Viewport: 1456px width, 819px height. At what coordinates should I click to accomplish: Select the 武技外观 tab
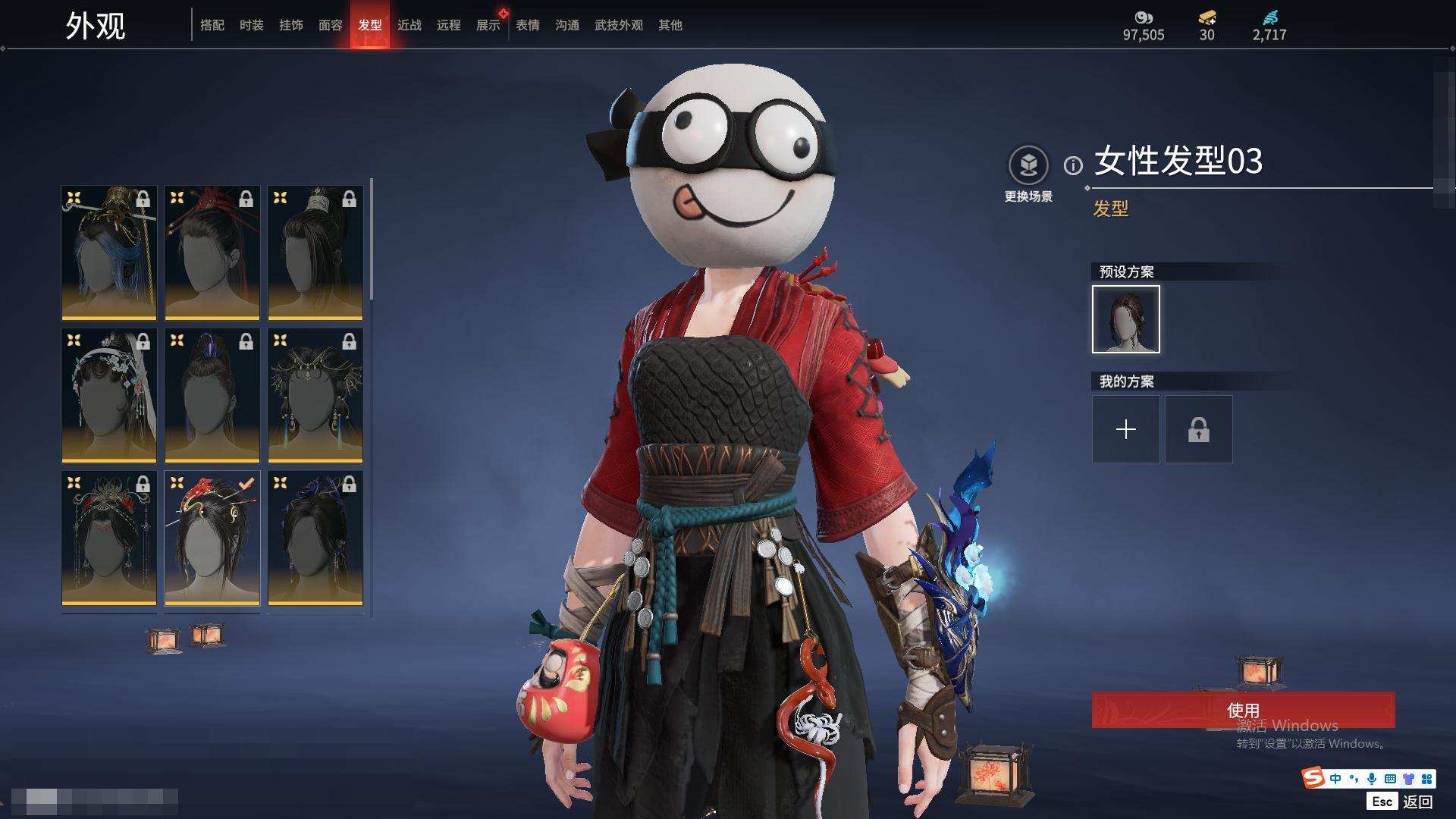tap(619, 25)
